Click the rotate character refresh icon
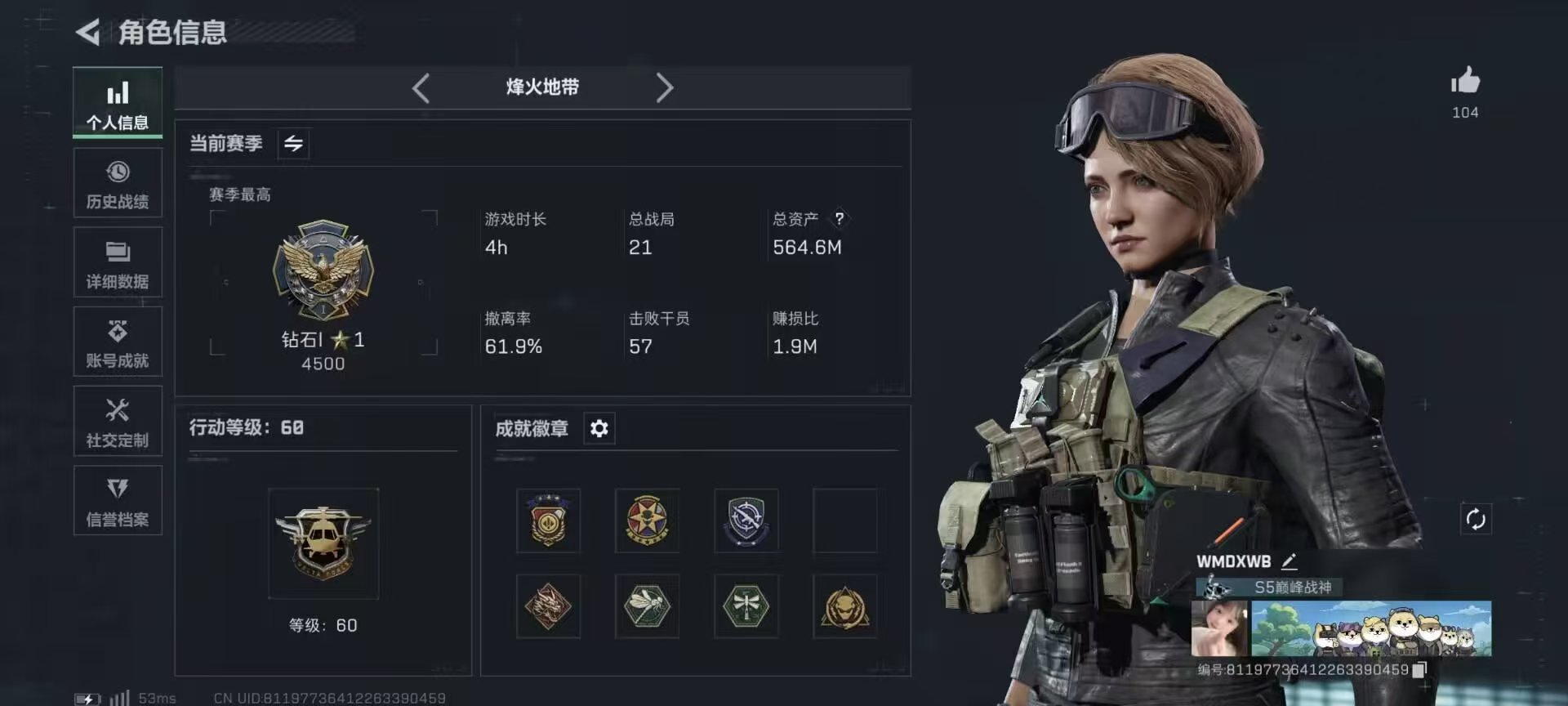Viewport: 1568px width, 706px height. [x=1475, y=519]
